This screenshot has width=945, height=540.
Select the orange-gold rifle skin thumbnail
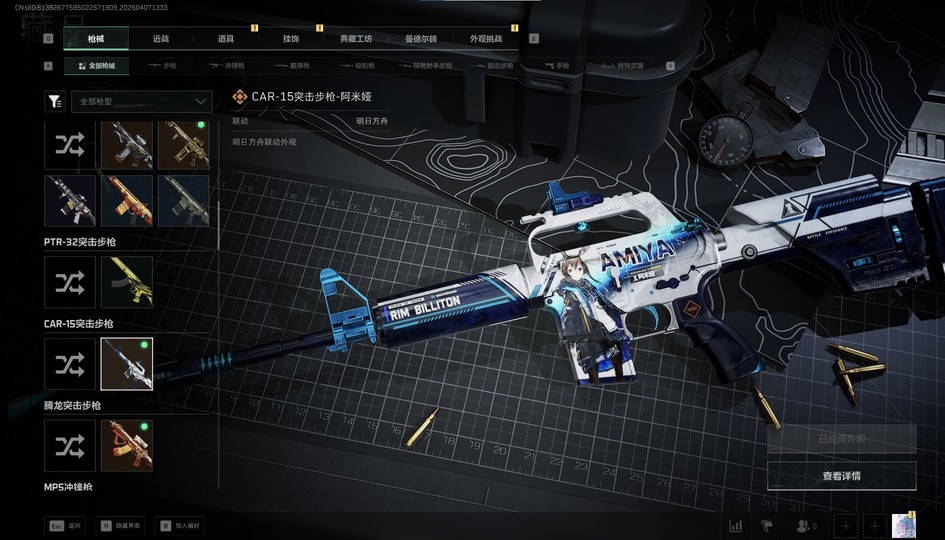pyautogui.click(x=127, y=200)
